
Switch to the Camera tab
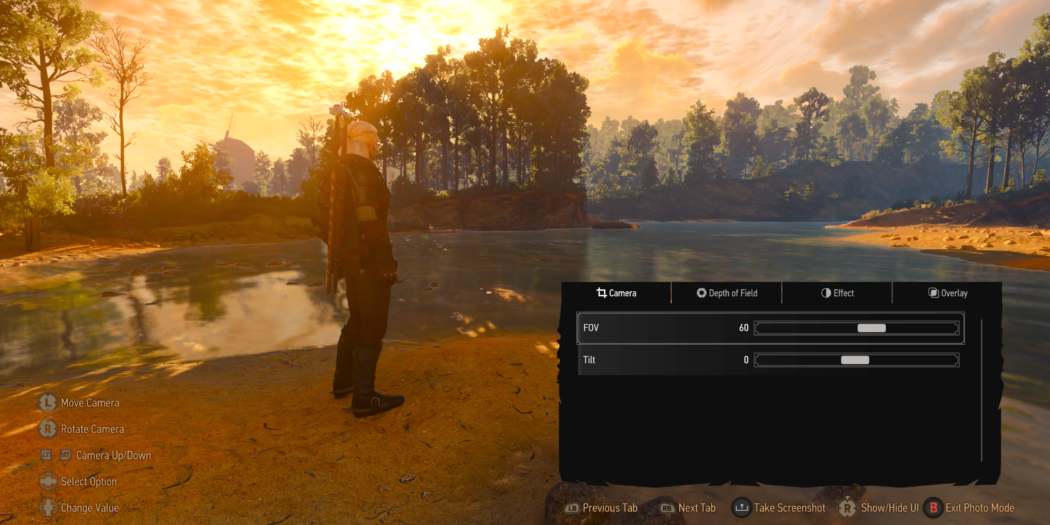click(x=616, y=293)
